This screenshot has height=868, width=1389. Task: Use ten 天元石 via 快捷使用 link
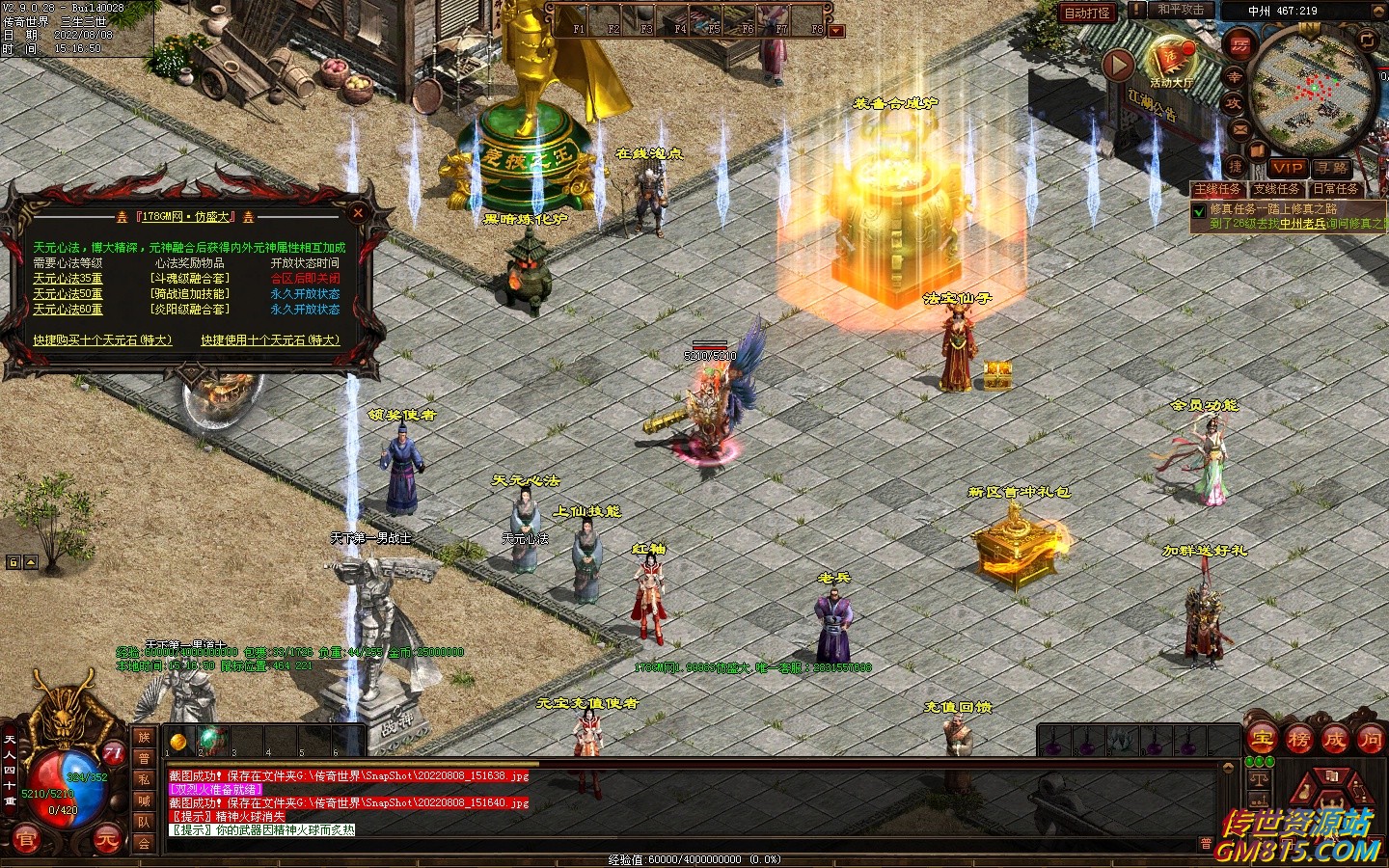tap(270, 340)
